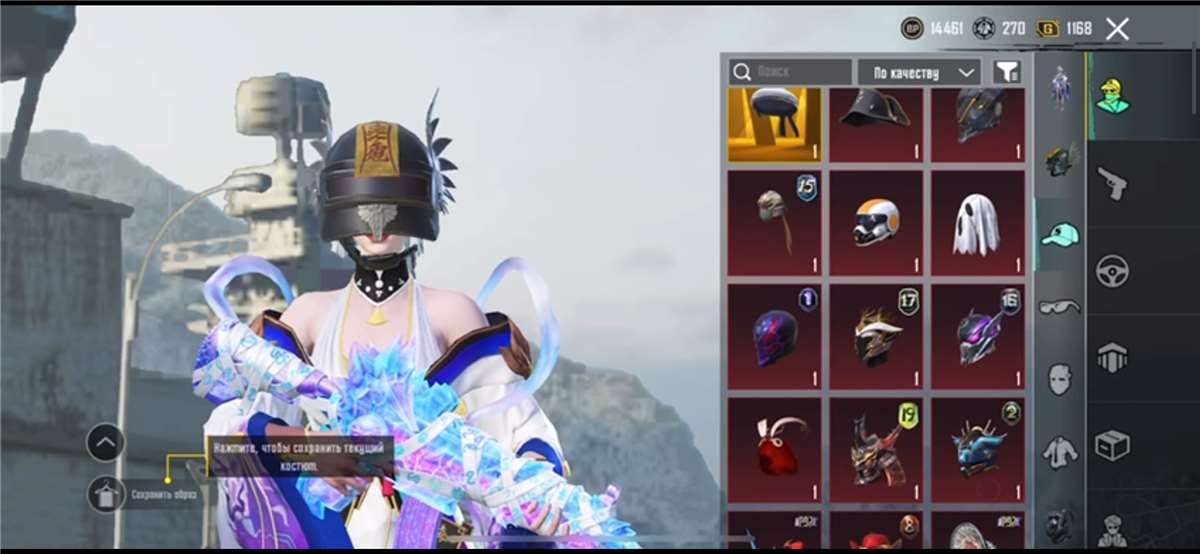Click the Сохранить образ hanger button
Viewport: 1200px width, 554px height.
coord(106,494)
